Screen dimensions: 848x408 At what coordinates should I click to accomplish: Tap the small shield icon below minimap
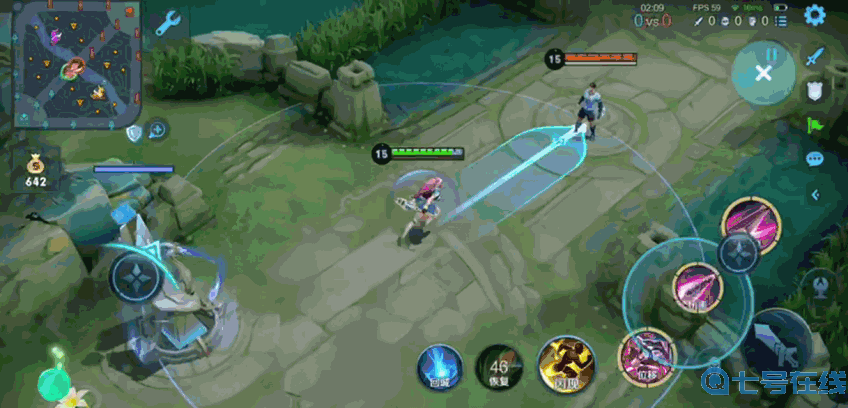tap(135, 132)
